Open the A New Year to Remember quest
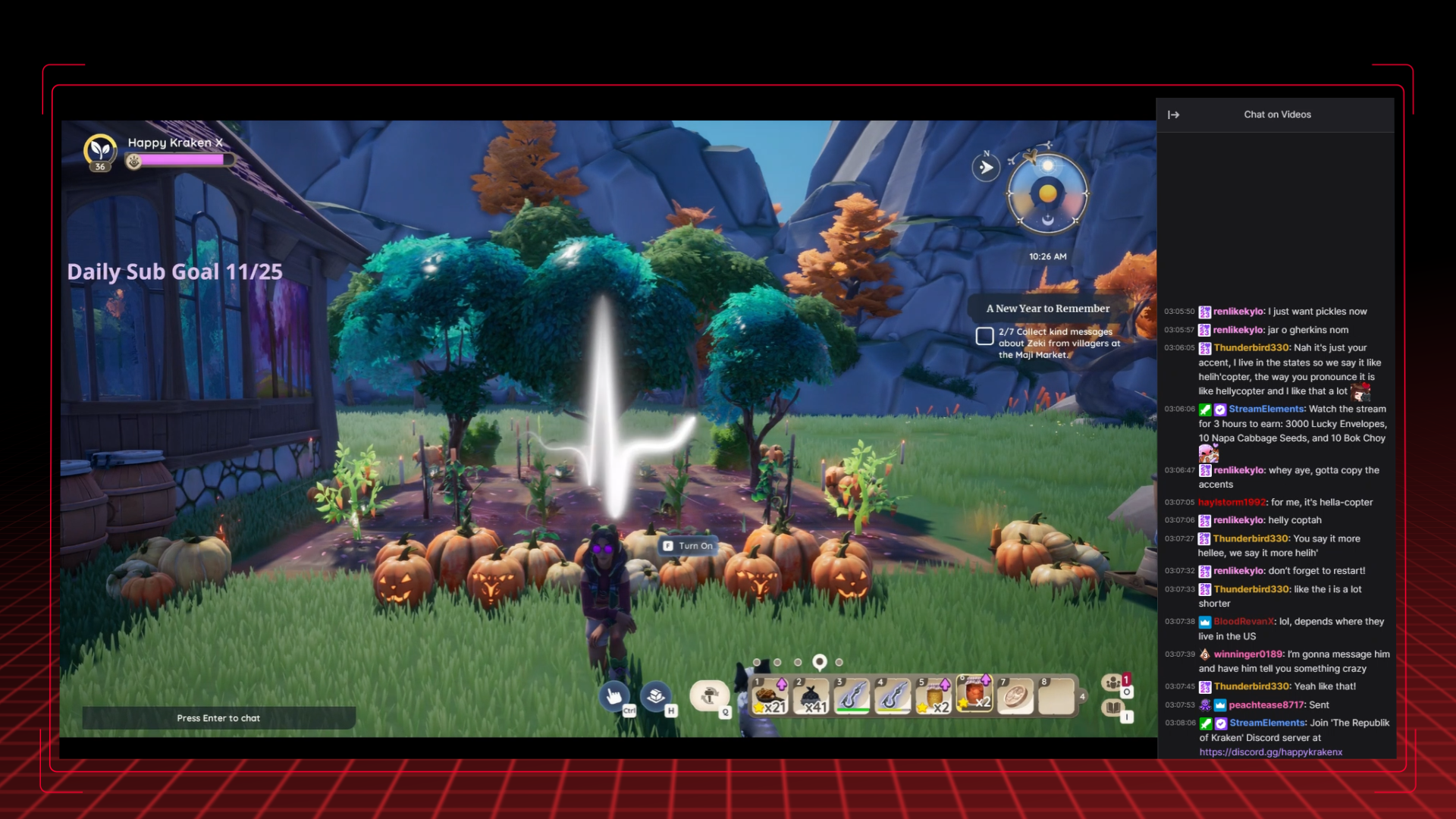This screenshot has width=1456, height=819. pos(1047,309)
